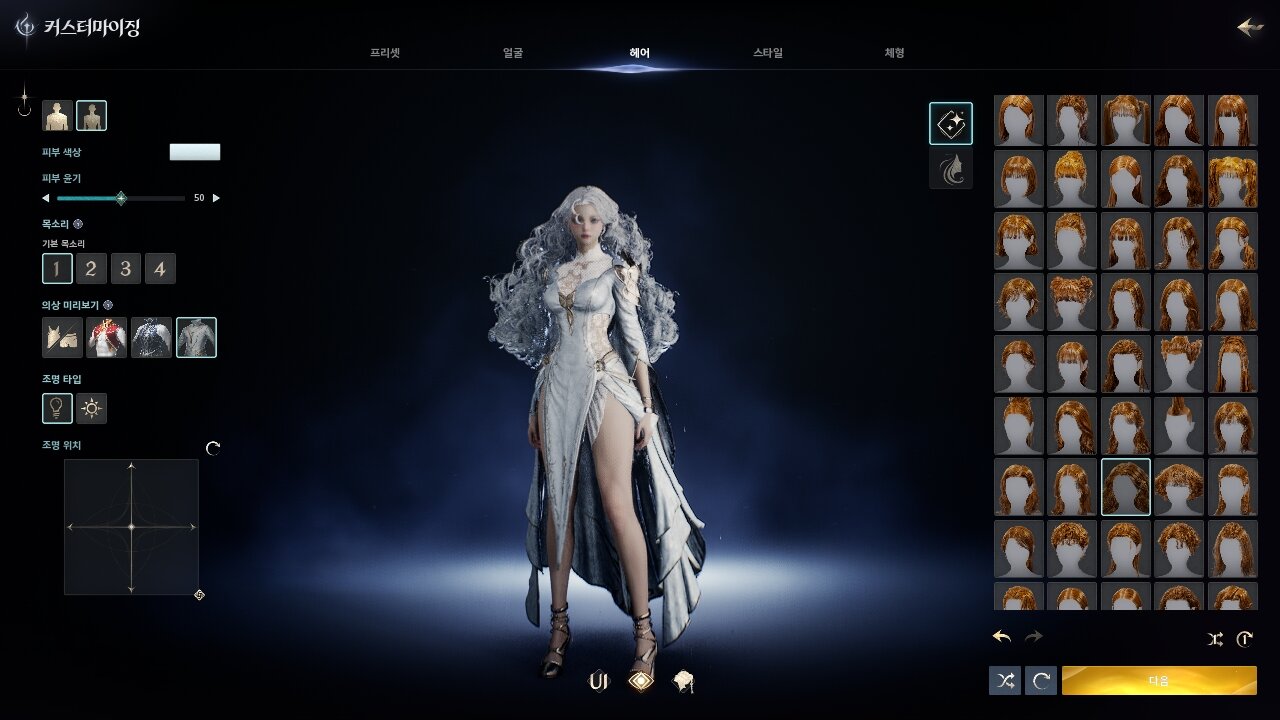Click the 다음 button to continue

pyautogui.click(x=1159, y=681)
